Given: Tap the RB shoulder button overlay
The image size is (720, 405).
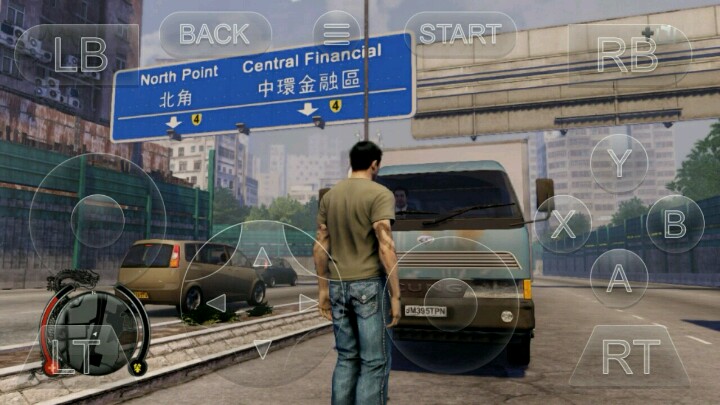Looking at the screenshot, I should point(628,54).
